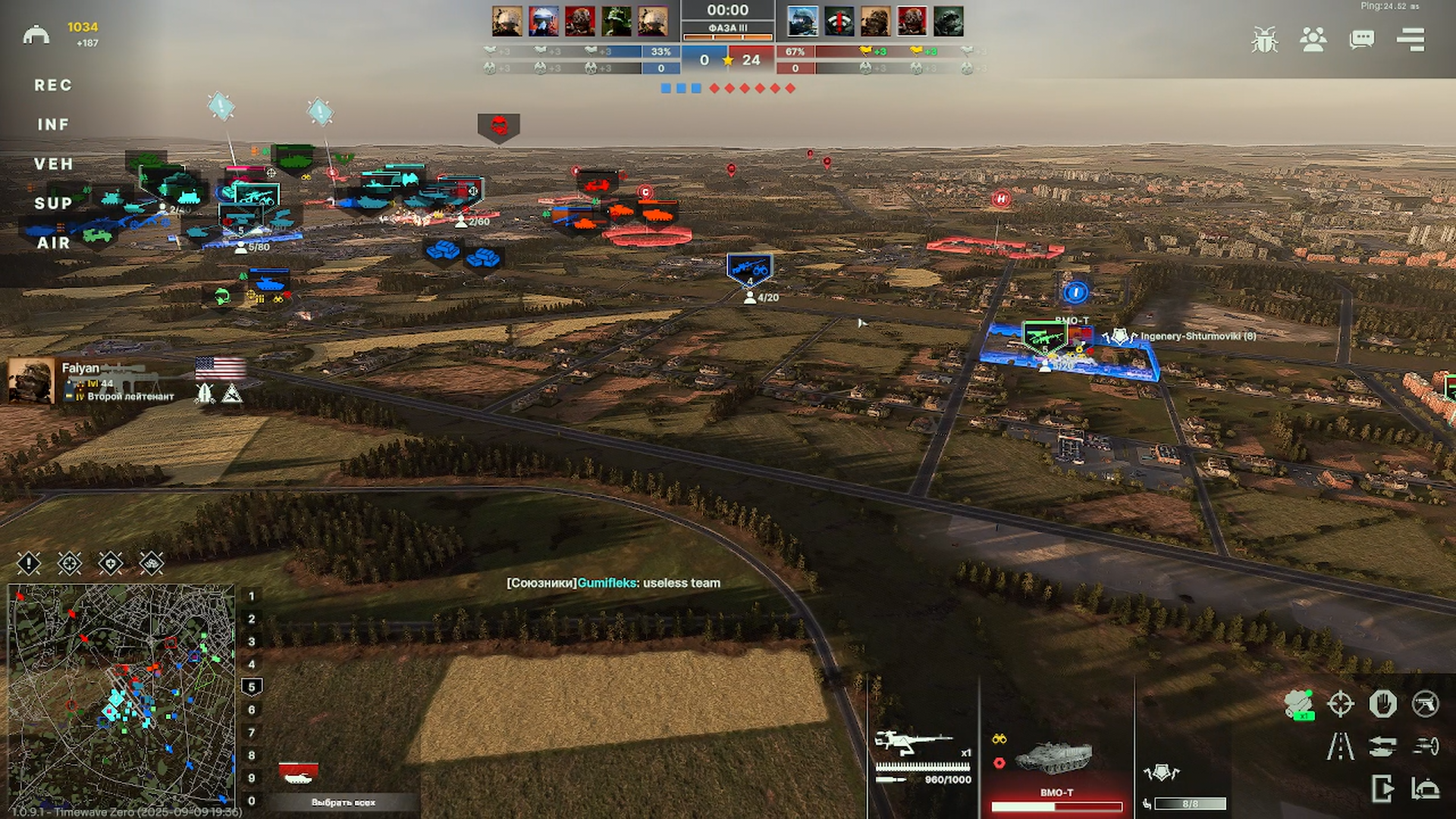Image resolution: width=1456 pixels, height=819 pixels.
Task: Select control group 5
Action: tap(252, 687)
